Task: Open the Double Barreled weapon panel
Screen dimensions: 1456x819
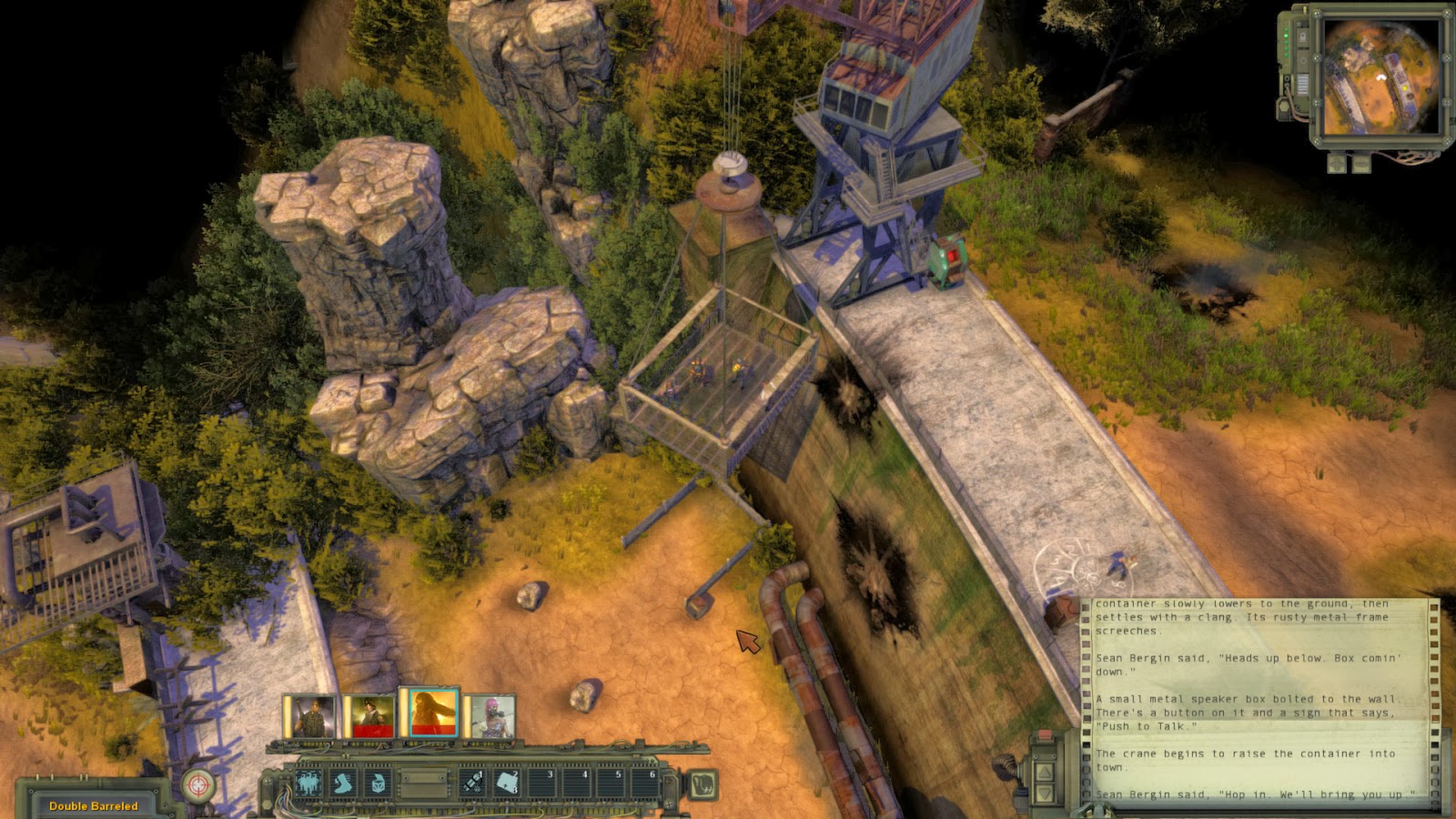Action: click(94, 805)
